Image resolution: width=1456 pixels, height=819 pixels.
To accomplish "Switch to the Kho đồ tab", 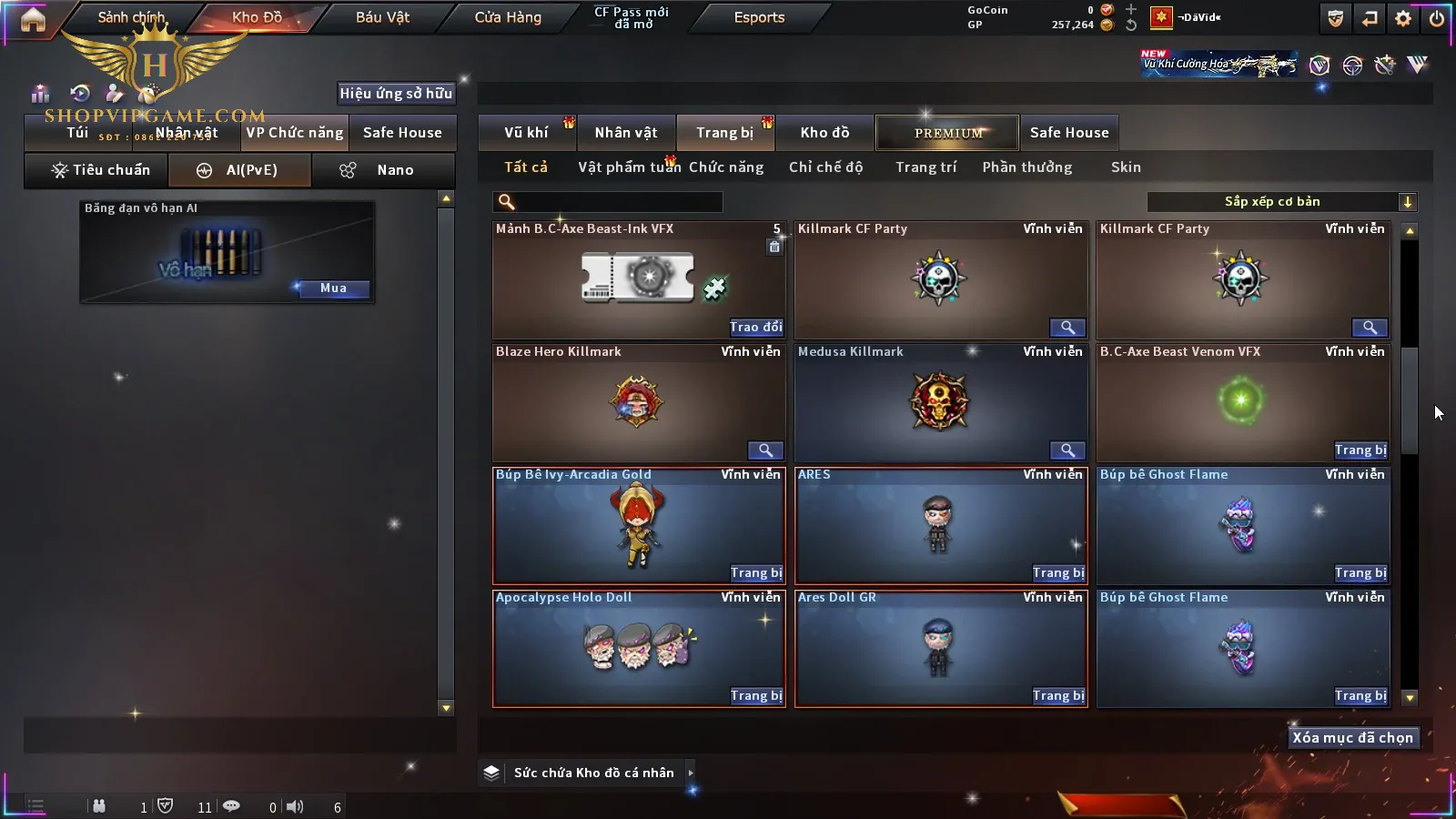I will coord(824,133).
